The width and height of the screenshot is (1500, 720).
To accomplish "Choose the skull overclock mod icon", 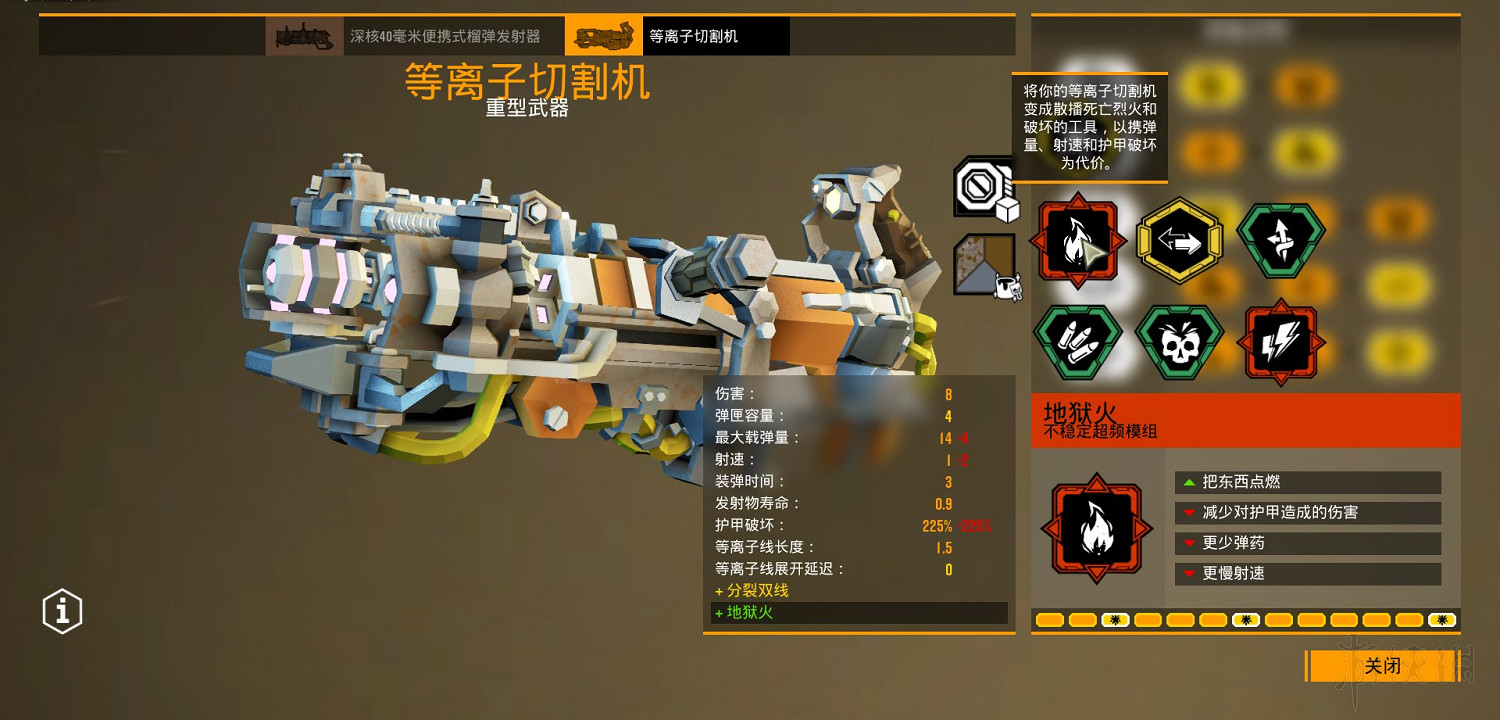I will pyautogui.click(x=1180, y=341).
